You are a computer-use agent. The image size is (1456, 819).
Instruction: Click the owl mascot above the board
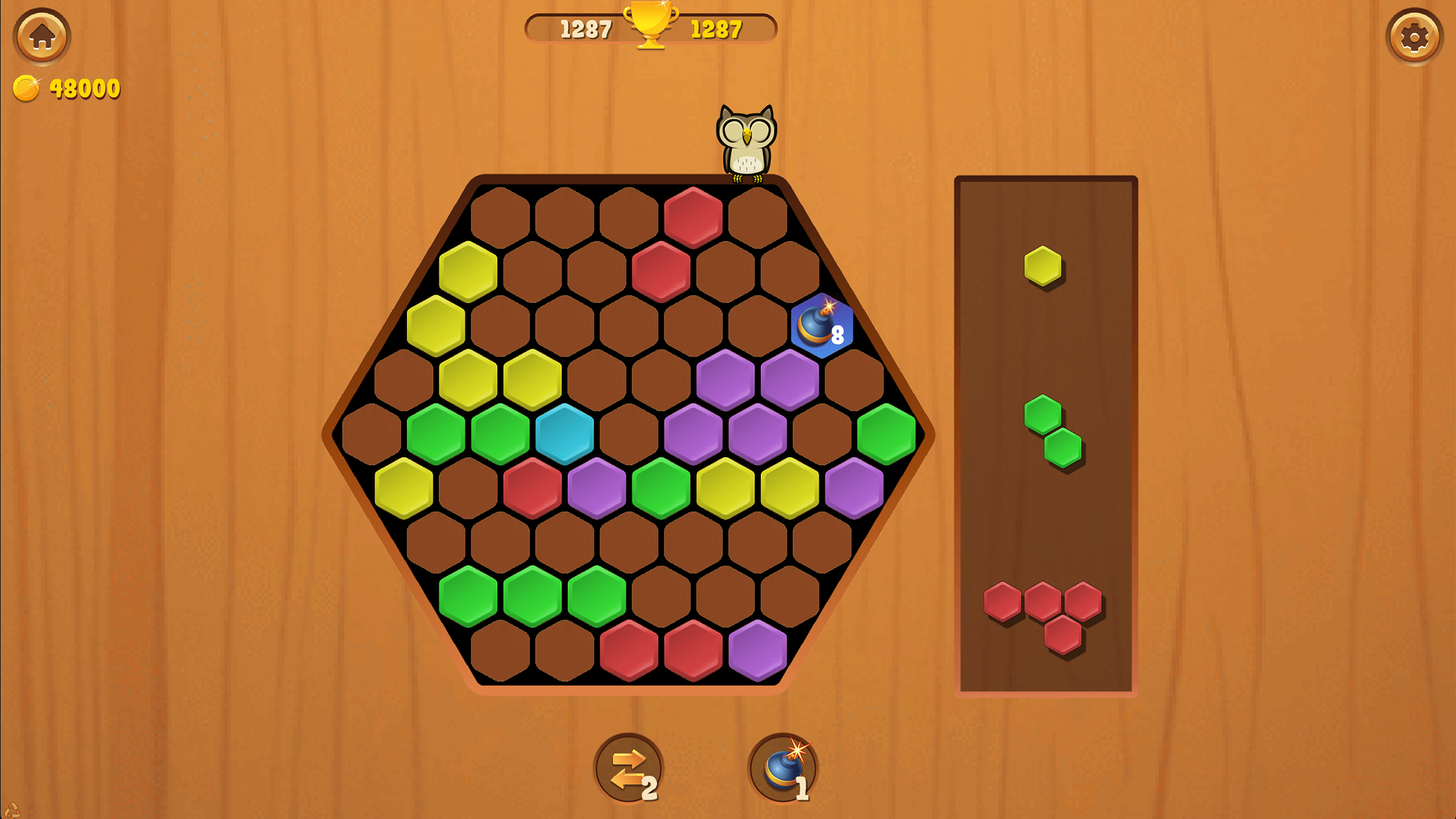click(747, 142)
